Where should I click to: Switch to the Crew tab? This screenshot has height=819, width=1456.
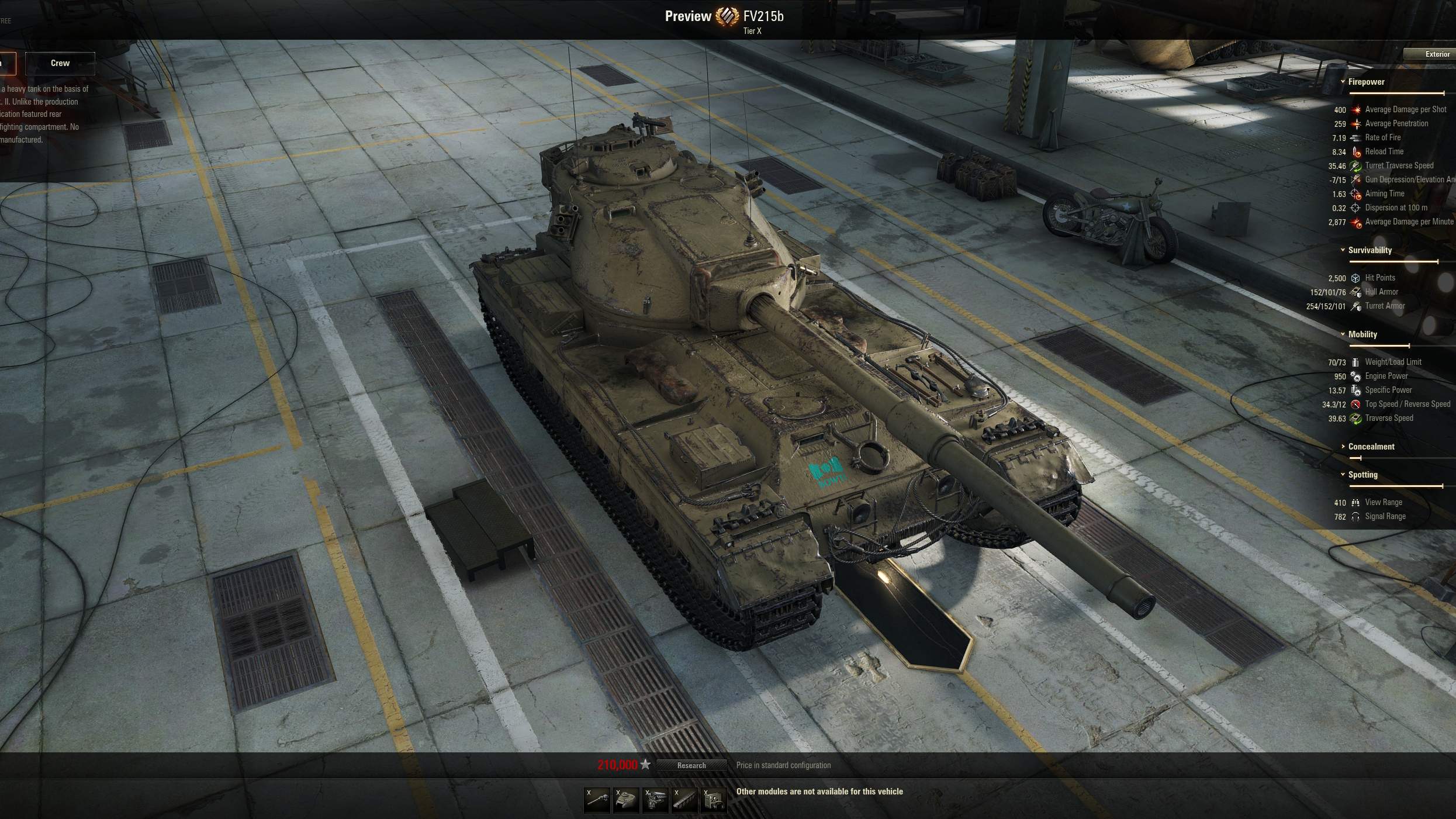[x=60, y=63]
